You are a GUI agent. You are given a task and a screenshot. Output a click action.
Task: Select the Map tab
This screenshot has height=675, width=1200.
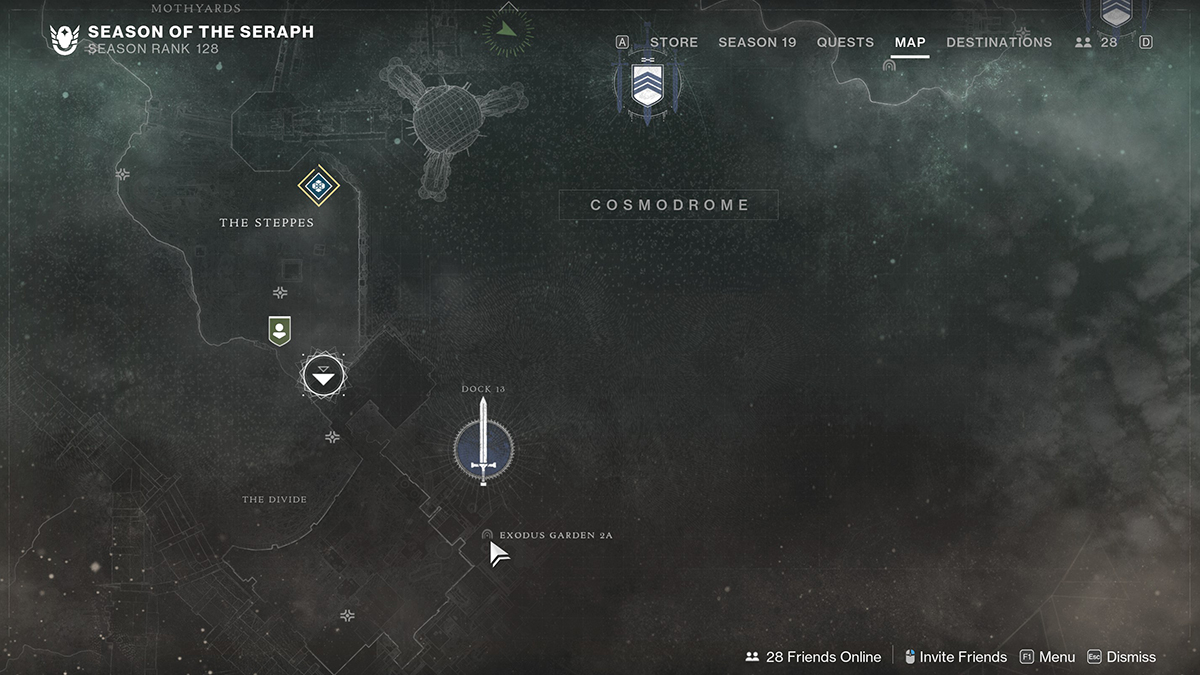(910, 42)
